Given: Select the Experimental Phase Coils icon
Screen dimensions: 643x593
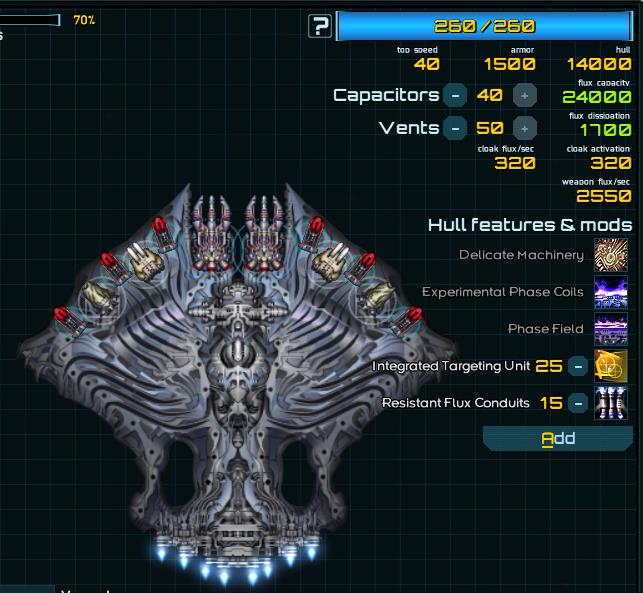Looking at the screenshot, I should (x=610, y=292).
